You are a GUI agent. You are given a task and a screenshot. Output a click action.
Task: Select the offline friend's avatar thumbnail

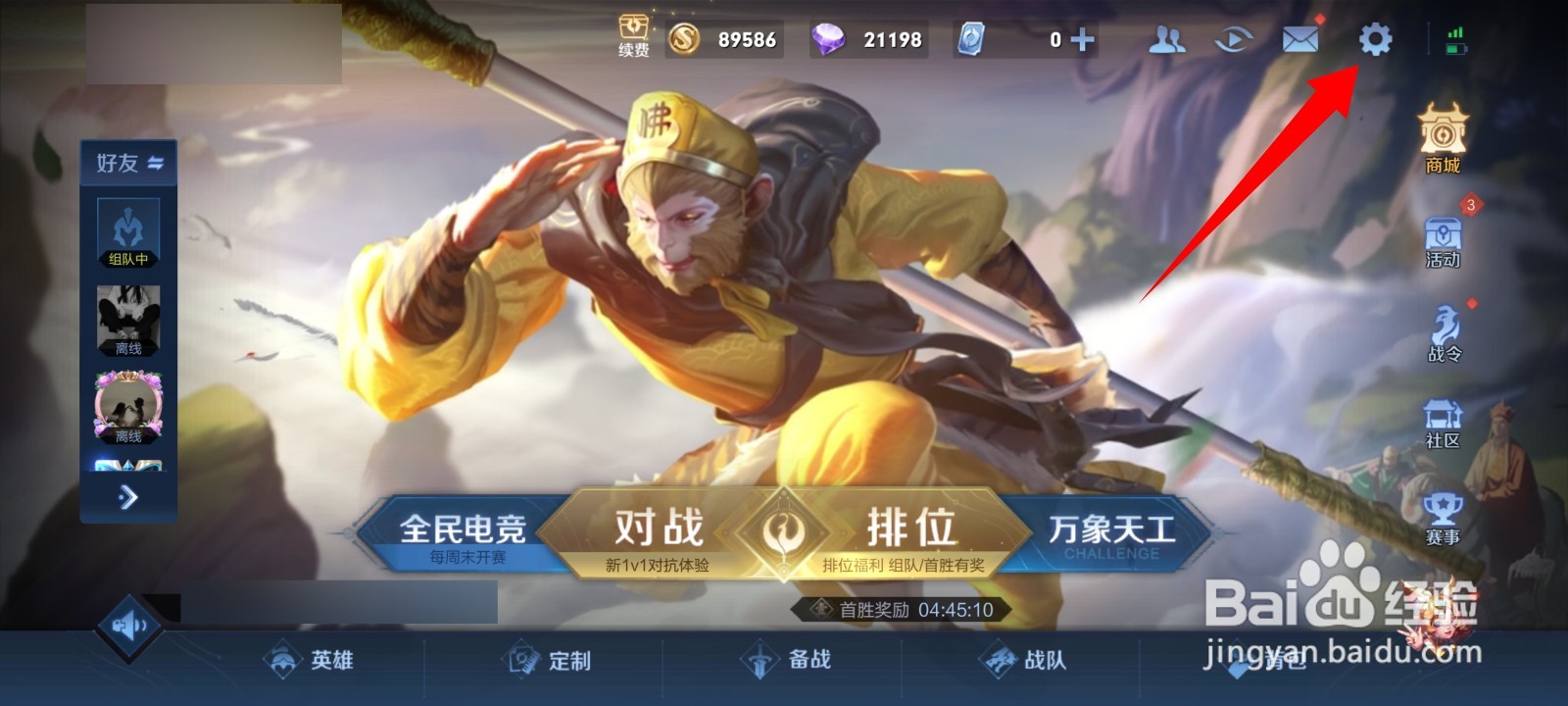click(x=128, y=316)
